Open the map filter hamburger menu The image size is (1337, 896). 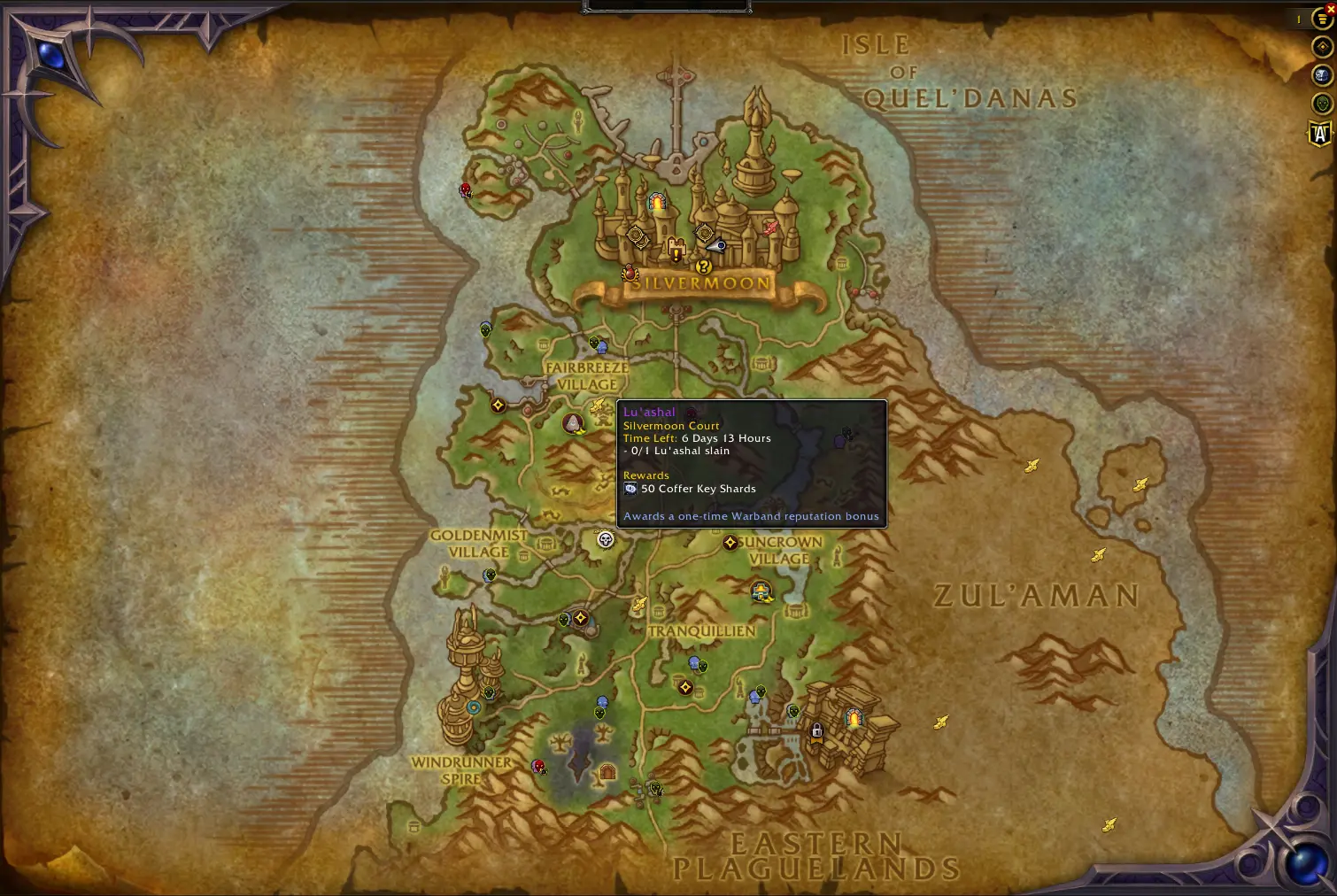pos(1320,19)
